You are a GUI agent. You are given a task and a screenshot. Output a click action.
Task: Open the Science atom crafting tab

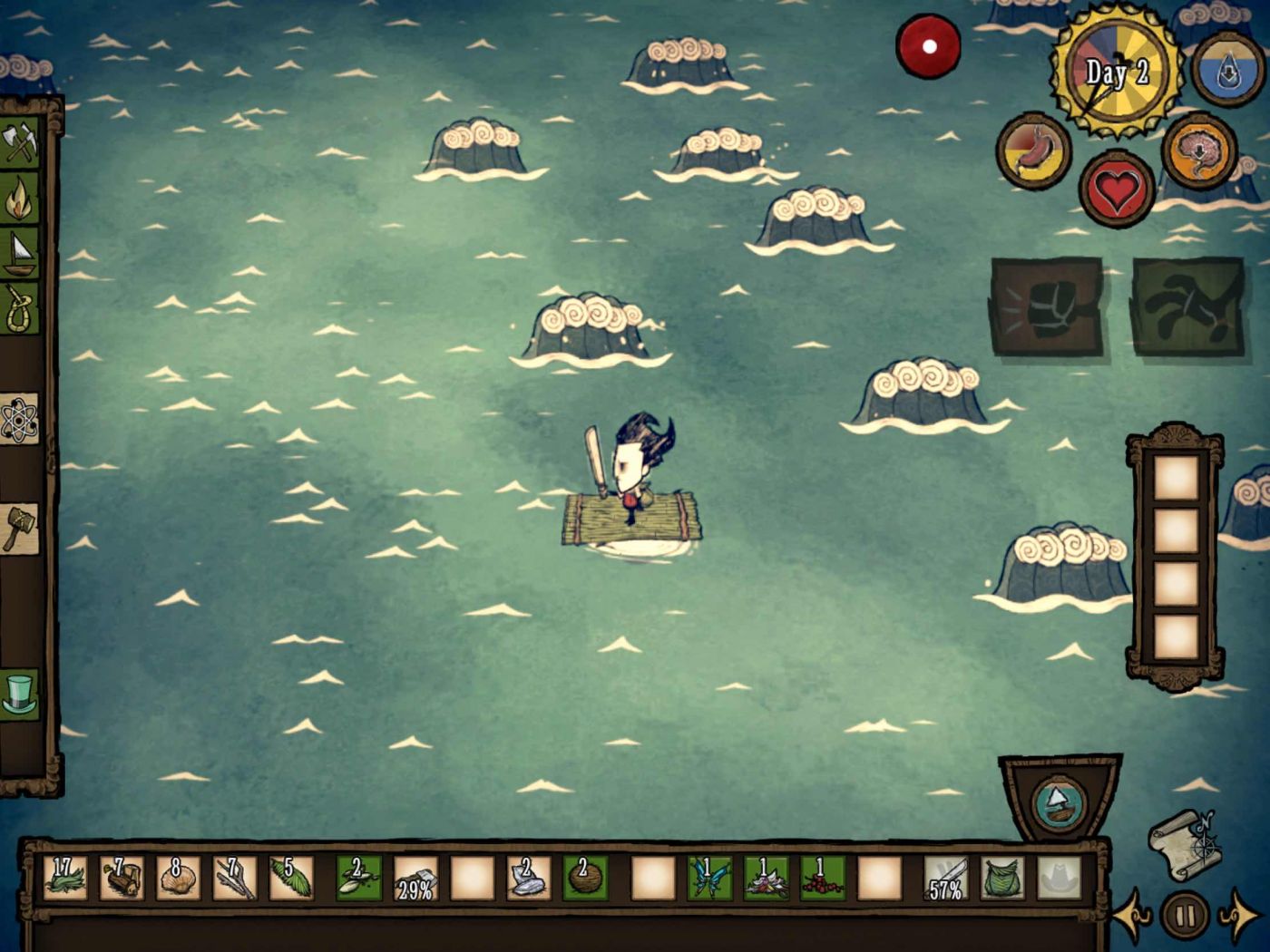point(20,419)
